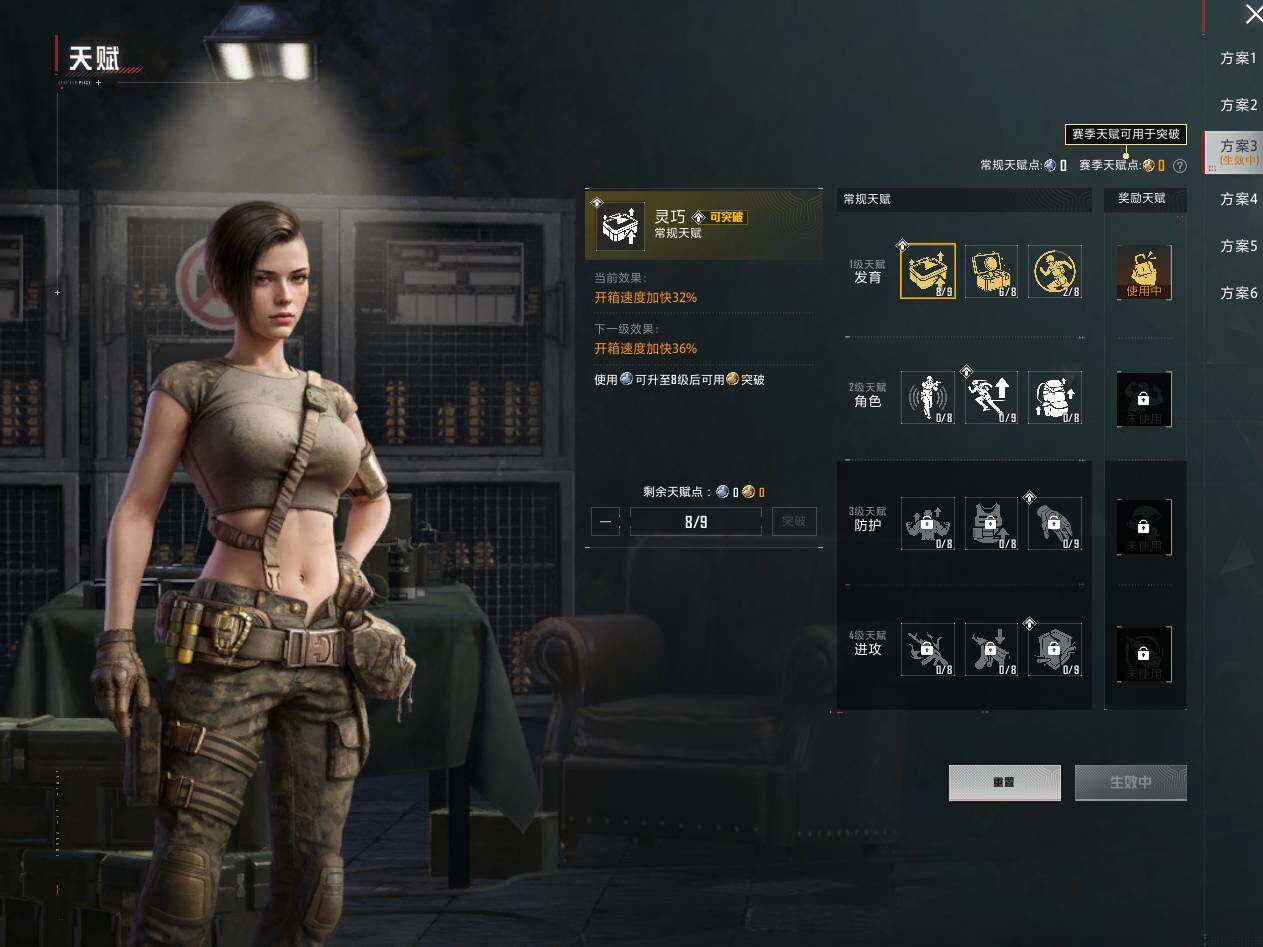The width and height of the screenshot is (1263, 947).
Task: Select the treasure chest talent at 6/8
Action: 991,271
